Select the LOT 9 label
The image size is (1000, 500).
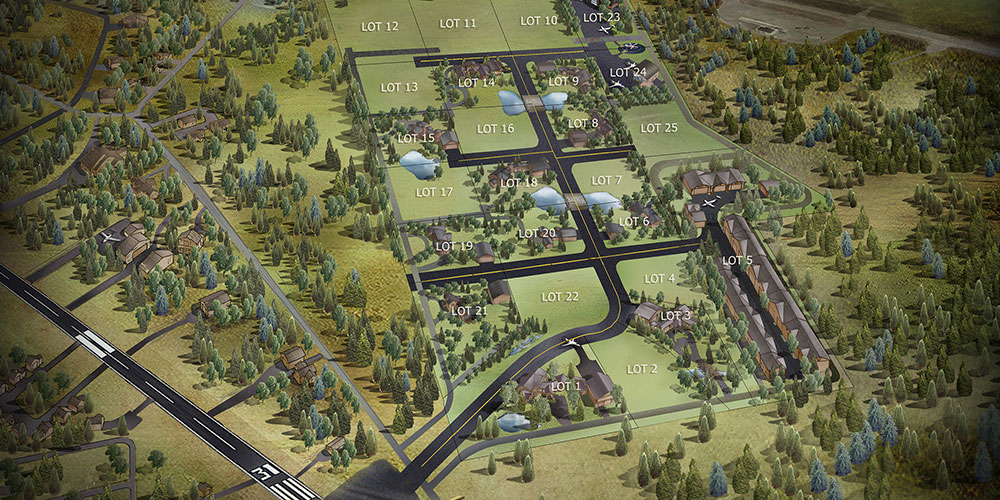point(563,82)
